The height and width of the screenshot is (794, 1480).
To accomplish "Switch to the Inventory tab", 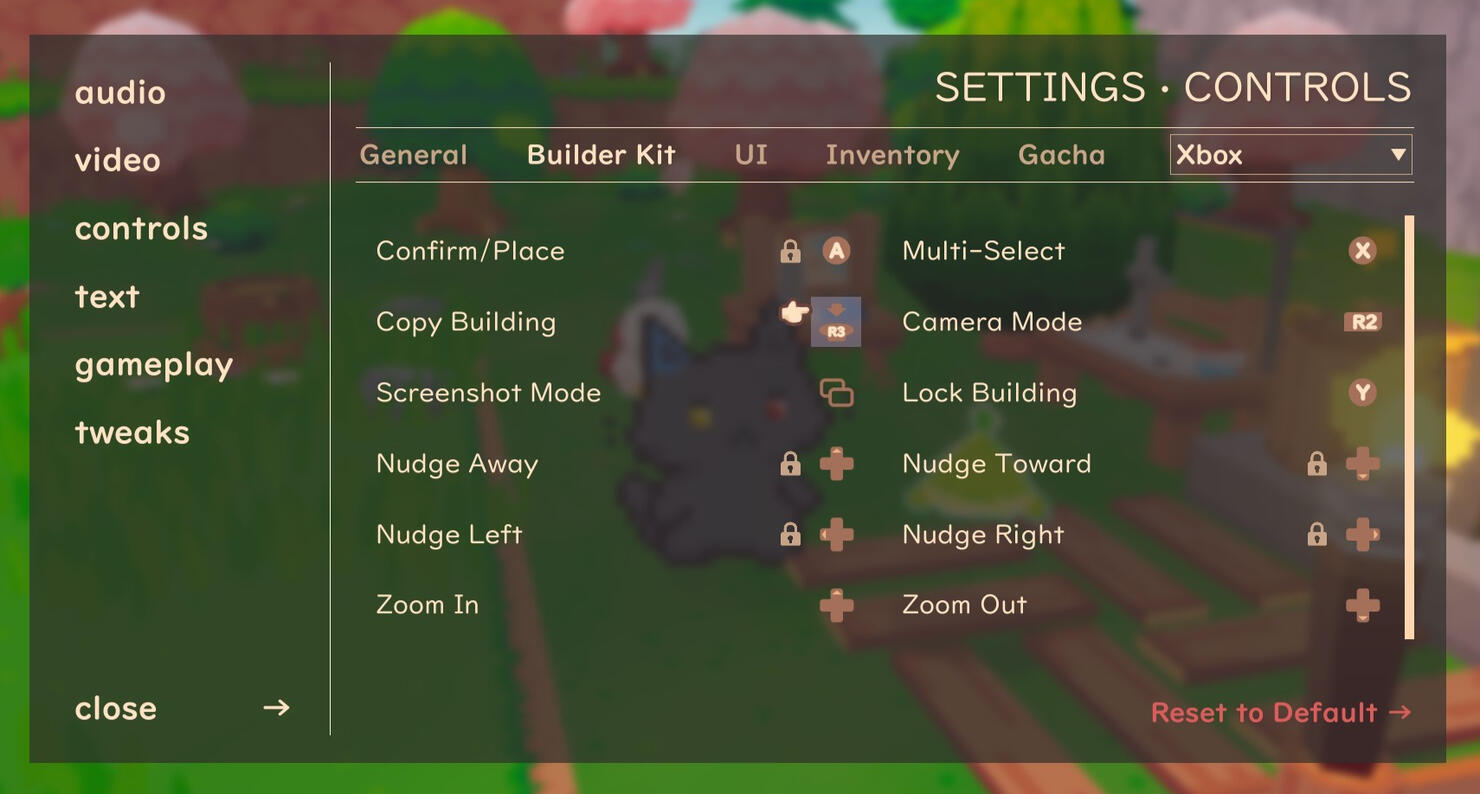I will click(892, 154).
